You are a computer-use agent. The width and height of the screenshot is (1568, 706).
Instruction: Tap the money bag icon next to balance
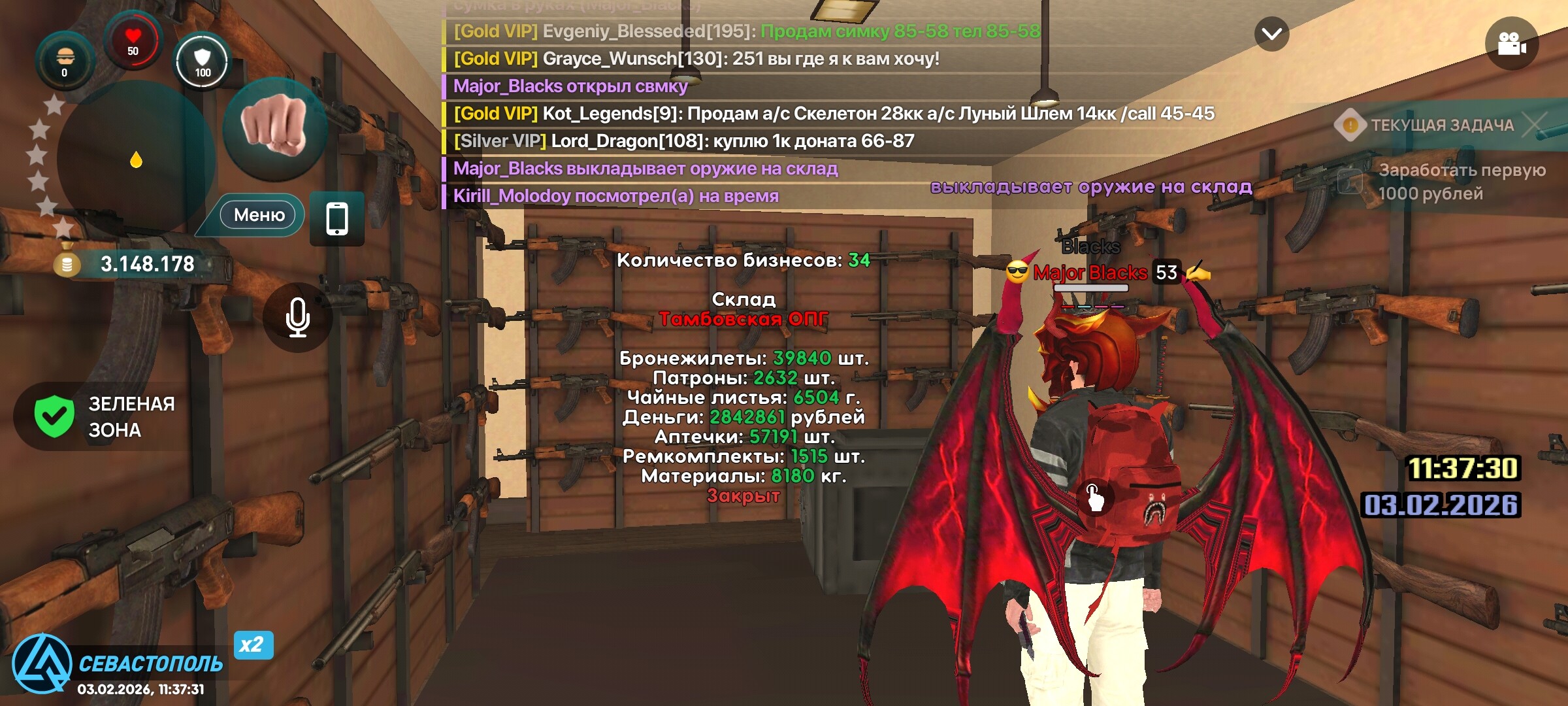point(67,264)
